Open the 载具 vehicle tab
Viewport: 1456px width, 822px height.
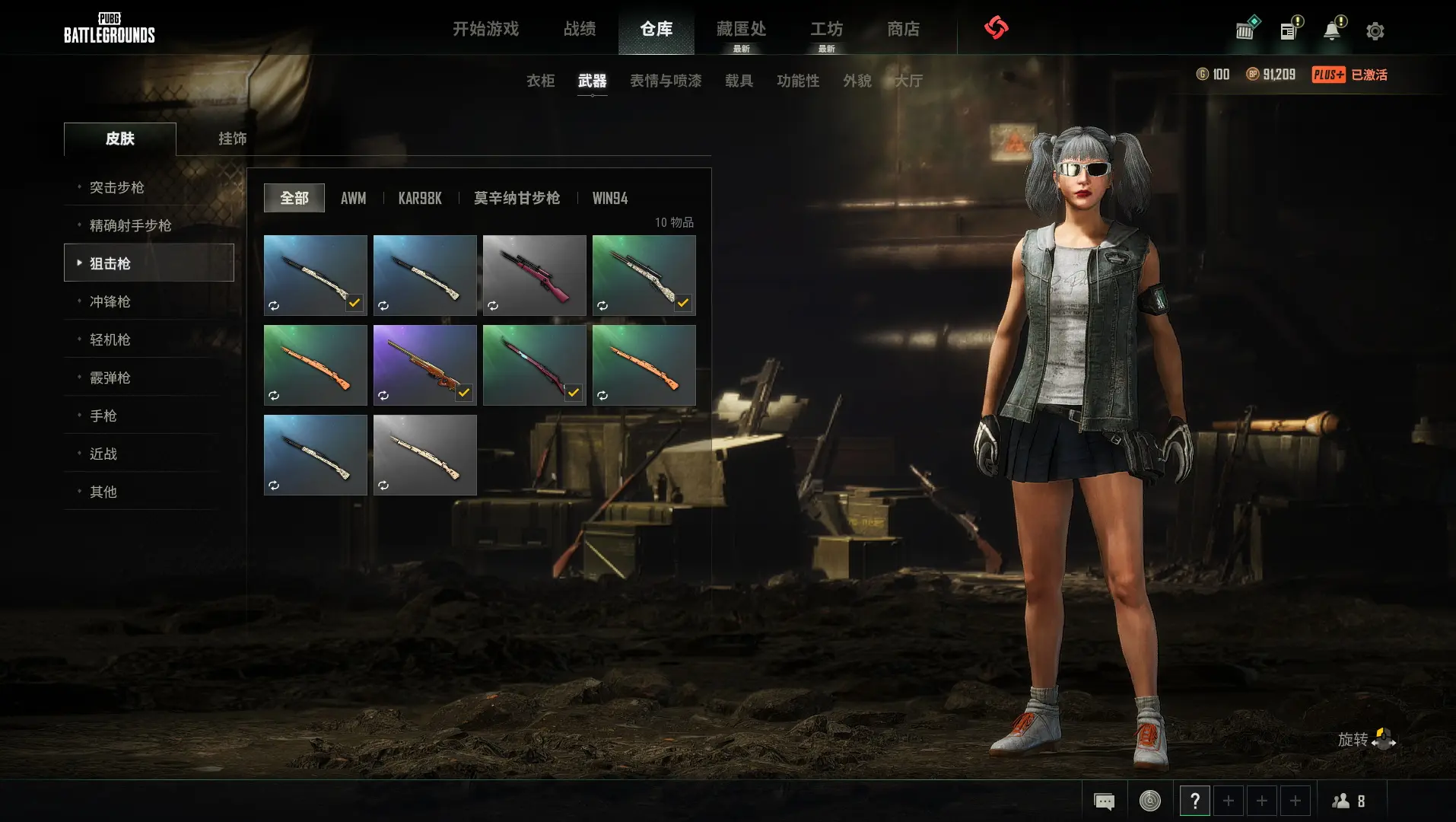coord(739,81)
